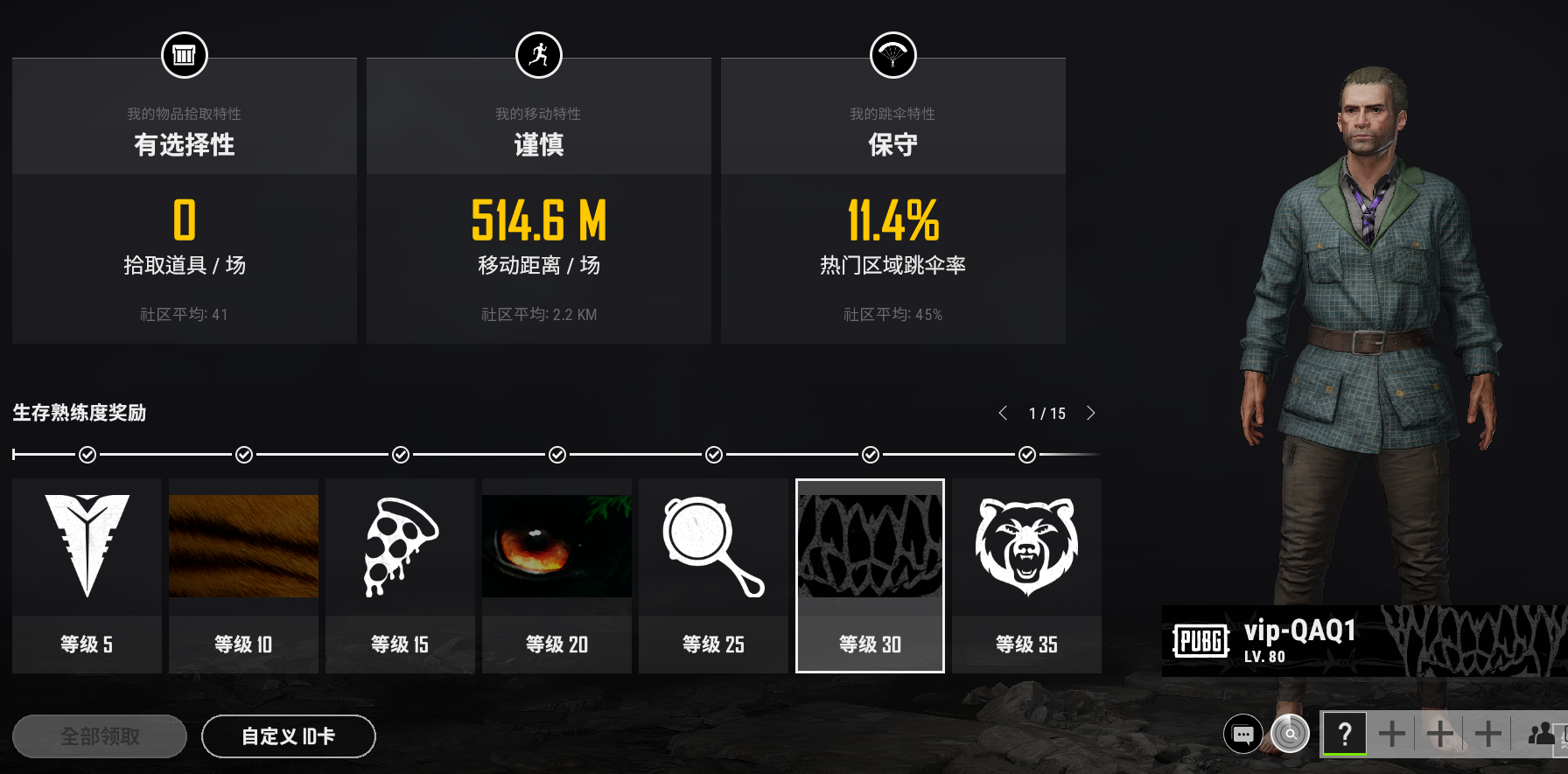Select the 等级 25 frying pan emblem
Screen dimensions: 1568x774
tap(713, 575)
